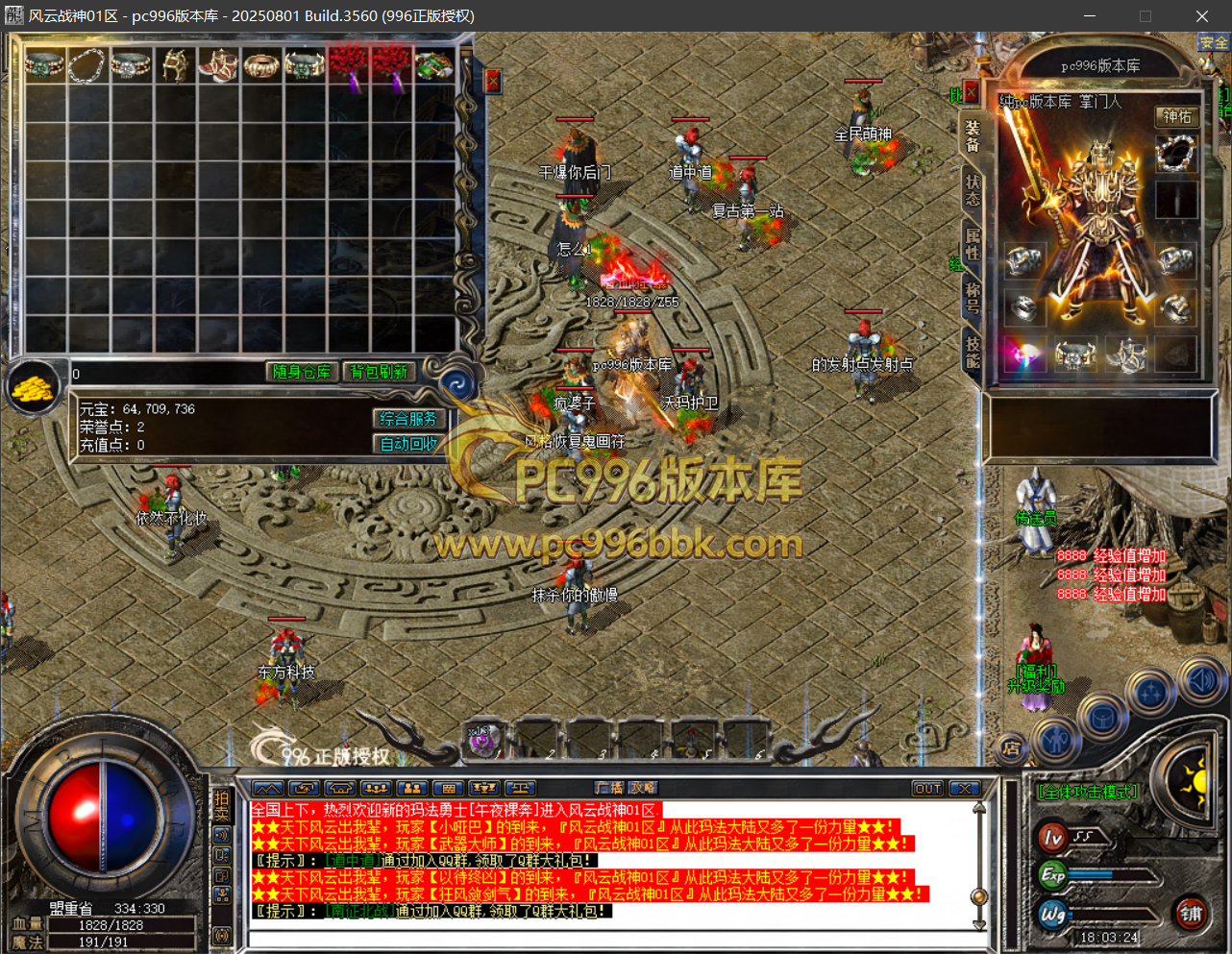Toggle the 全体攻击模式 attack mode label
Viewport: 1232px width, 954px height.
pos(1088,792)
